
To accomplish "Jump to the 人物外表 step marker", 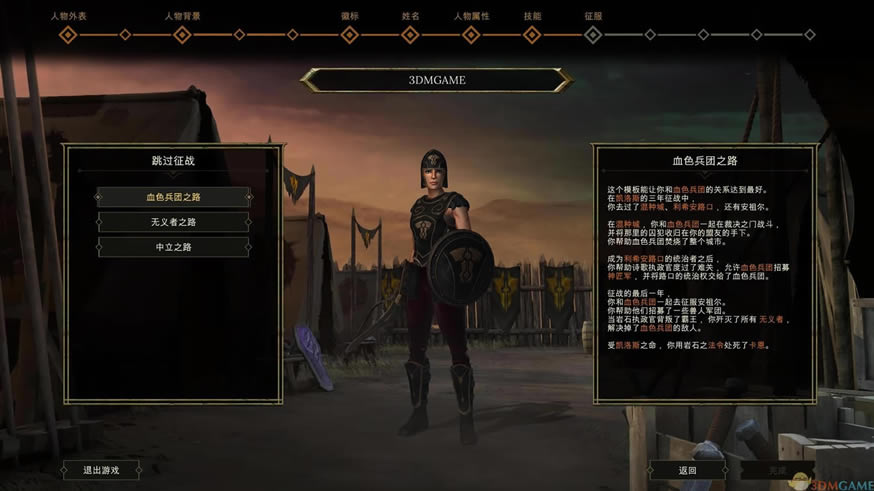I will coord(68,35).
